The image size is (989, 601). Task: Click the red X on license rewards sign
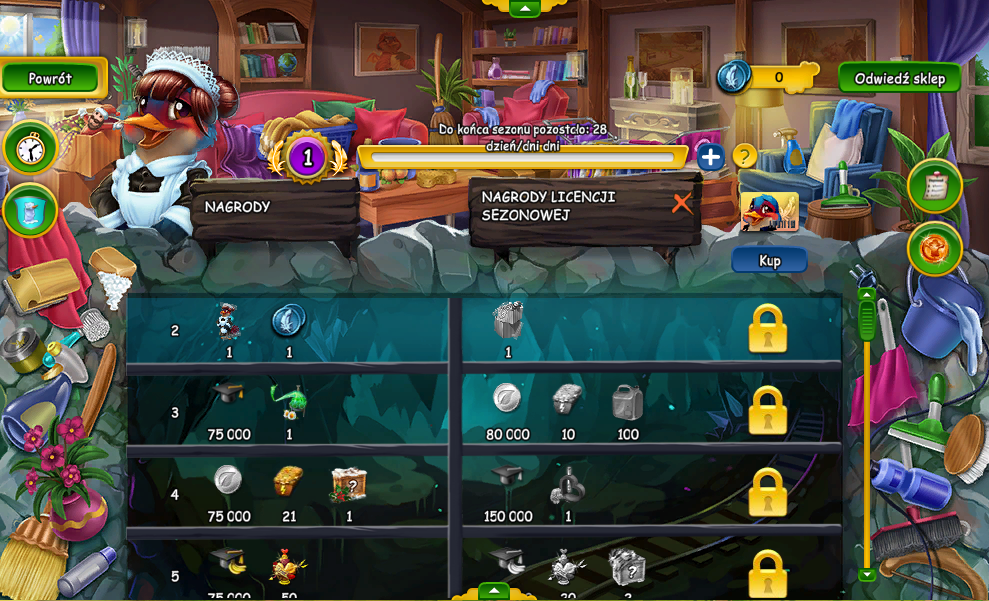[682, 204]
